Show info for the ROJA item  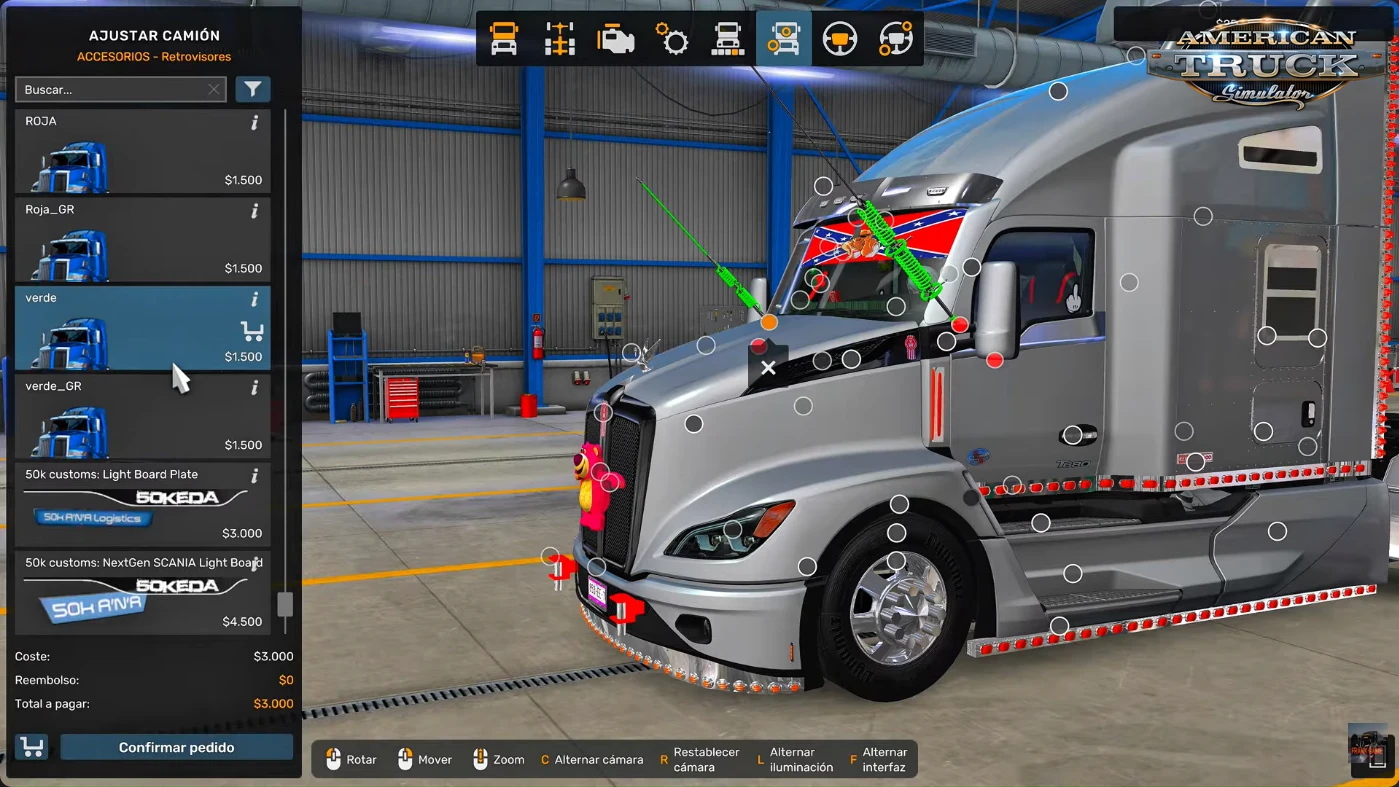tap(255, 123)
